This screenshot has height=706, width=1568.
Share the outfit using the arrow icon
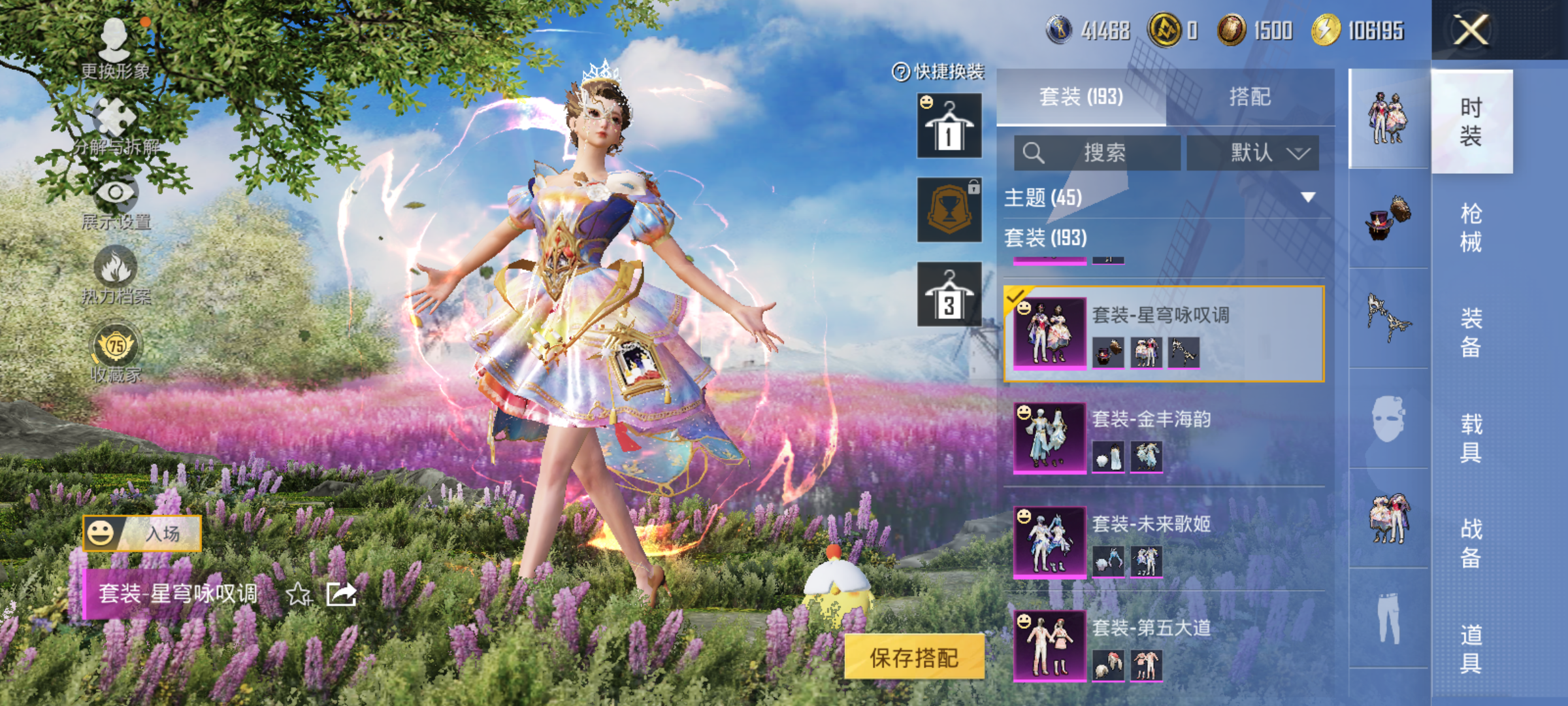[x=341, y=594]
